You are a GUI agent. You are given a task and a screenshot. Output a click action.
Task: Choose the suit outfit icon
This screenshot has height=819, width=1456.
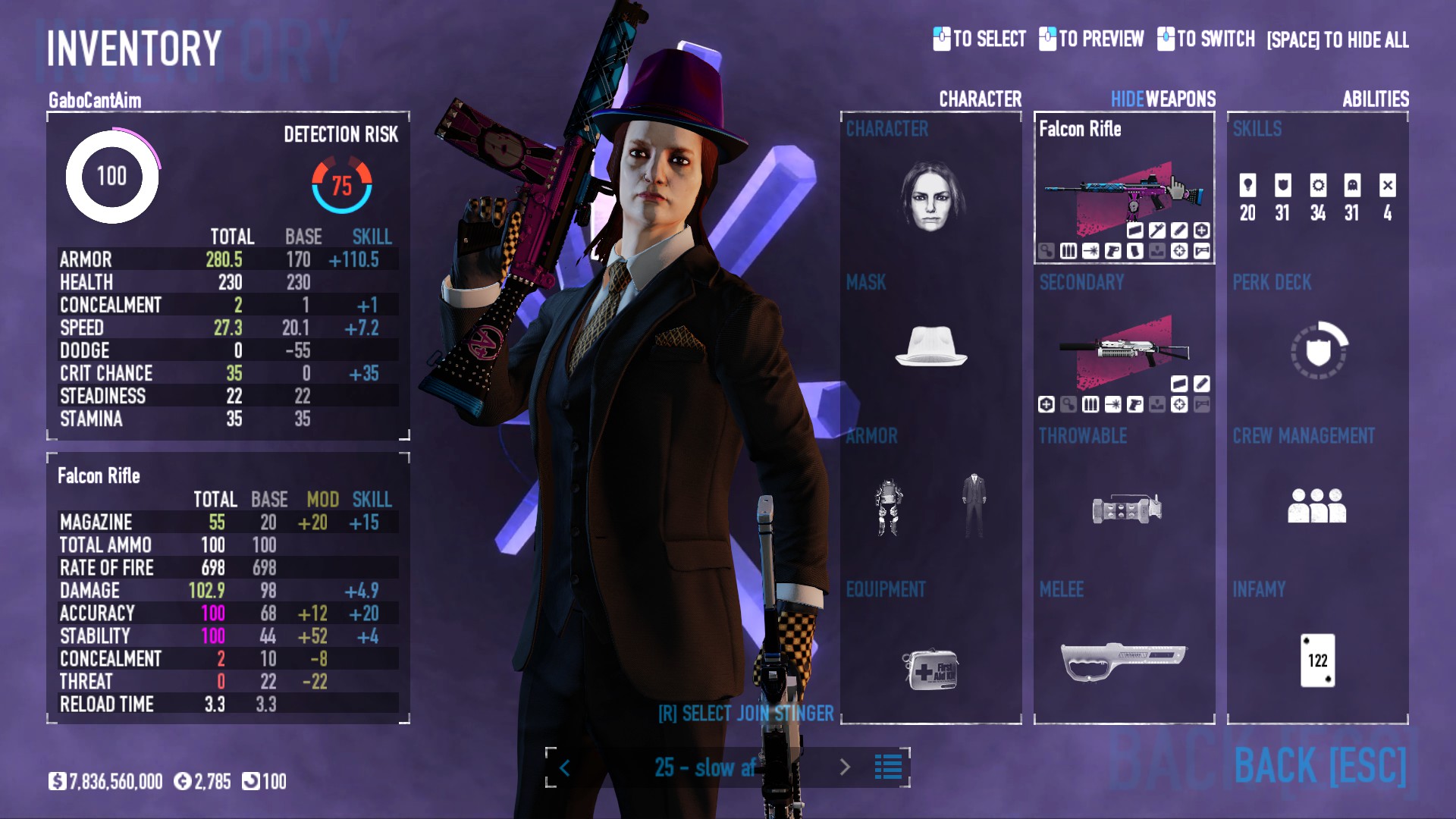pyautogui.click(x=974, y=505)
